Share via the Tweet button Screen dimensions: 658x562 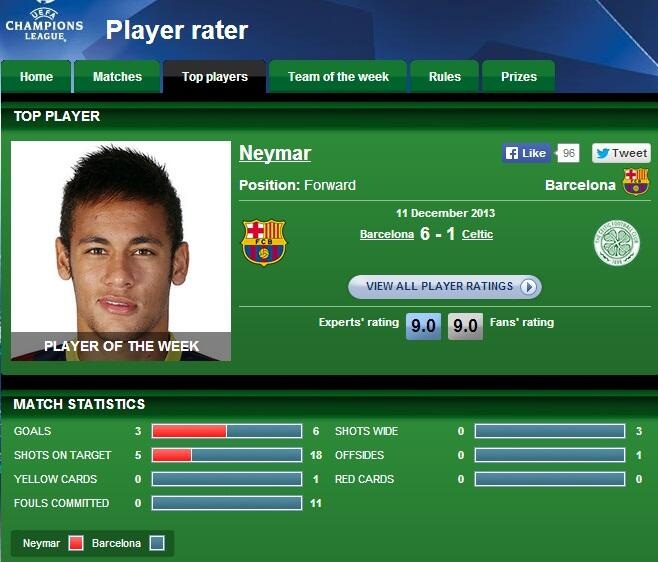621,153
